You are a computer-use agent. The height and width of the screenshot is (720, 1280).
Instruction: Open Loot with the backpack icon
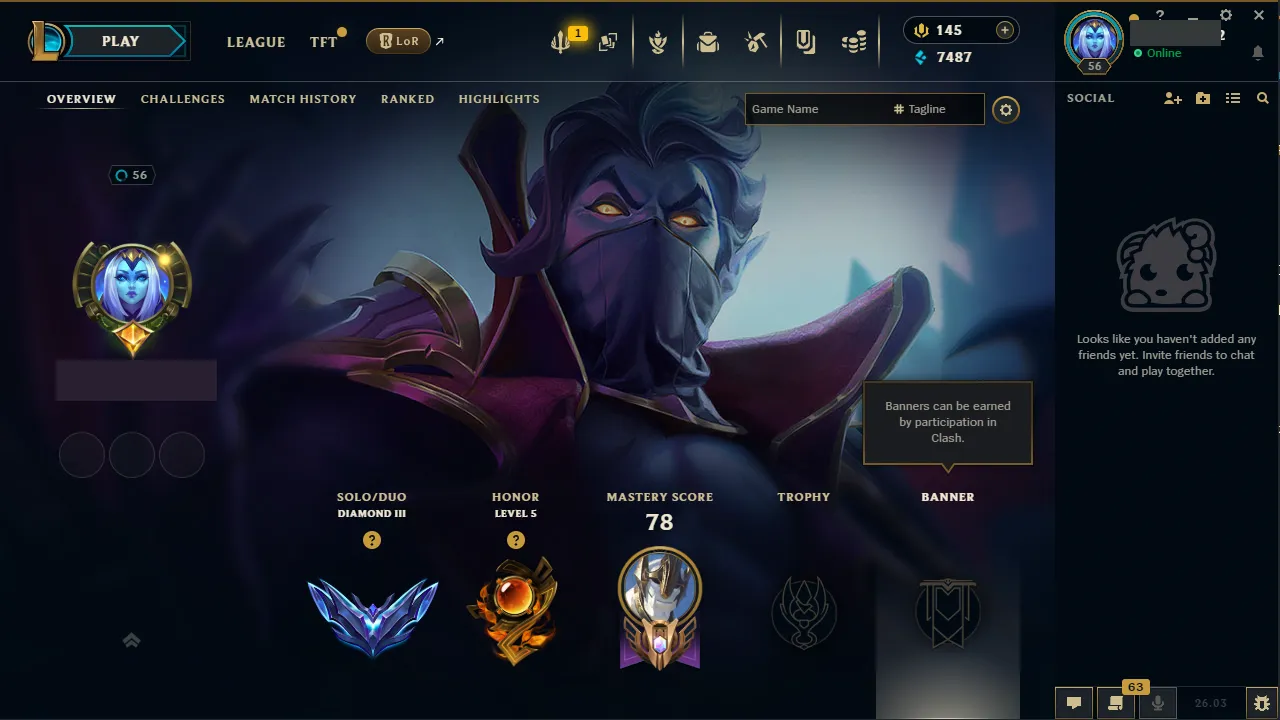pyautogui.click(x=708, y=41)
